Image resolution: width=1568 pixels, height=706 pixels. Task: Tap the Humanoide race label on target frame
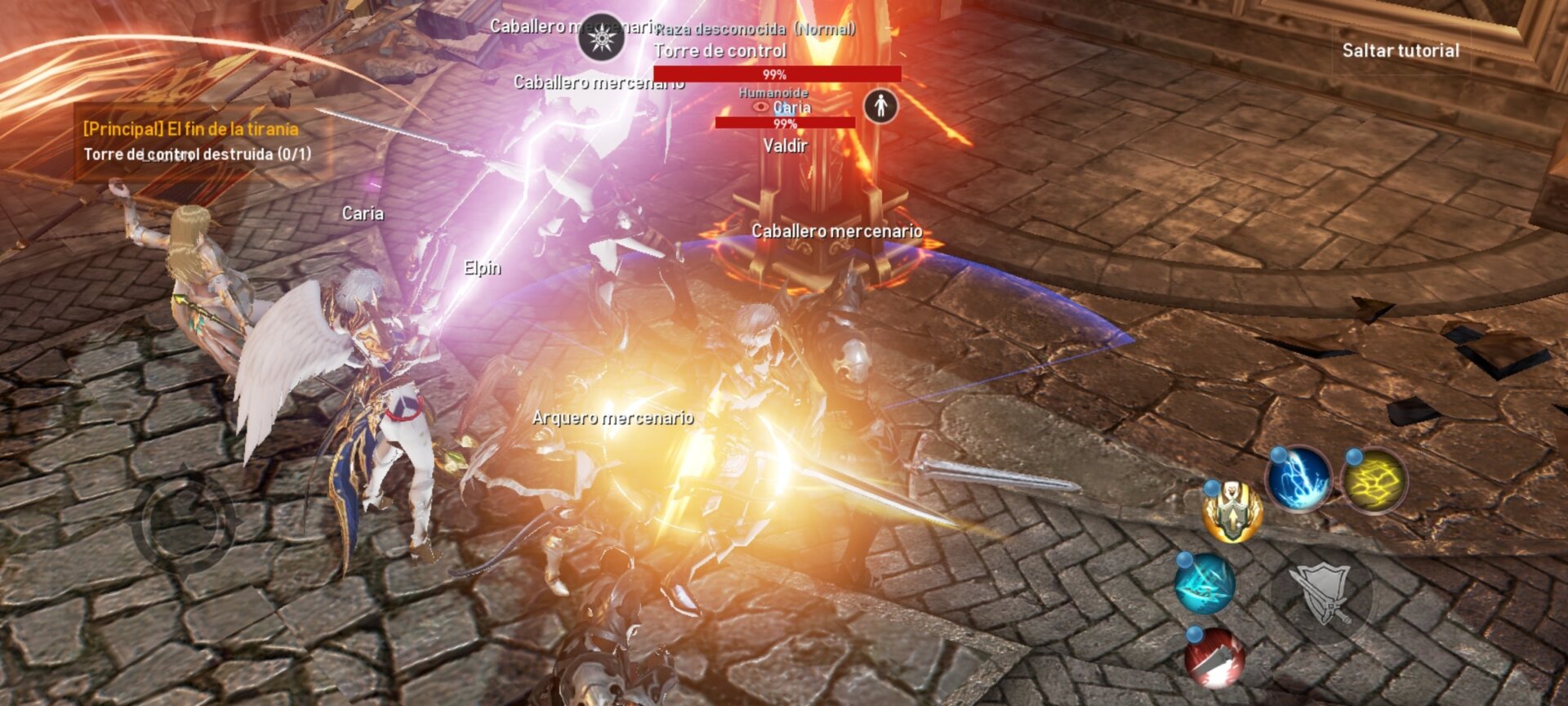point(773,93)
